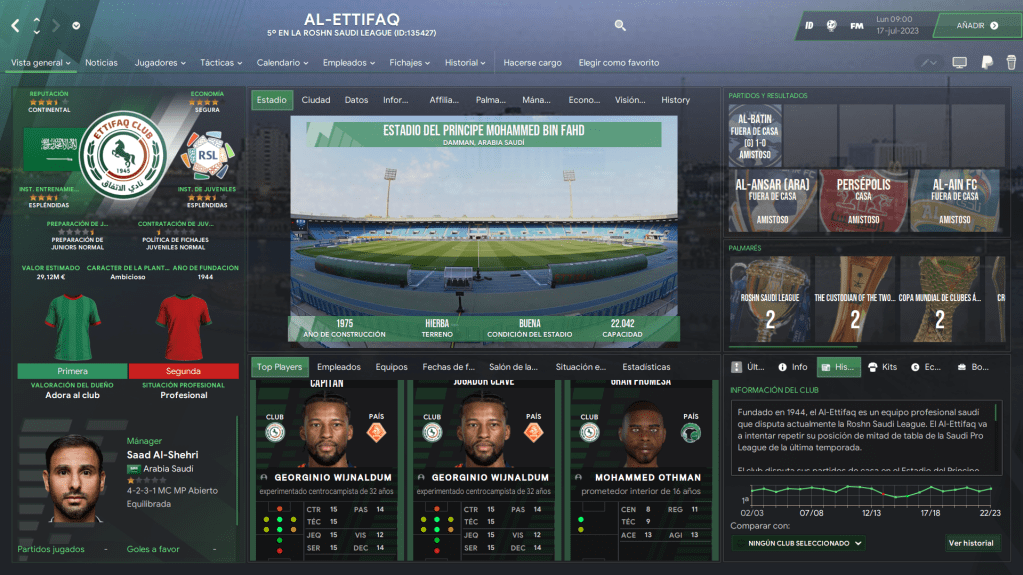Switch to the Ciudad tab

tap(316, 100)
